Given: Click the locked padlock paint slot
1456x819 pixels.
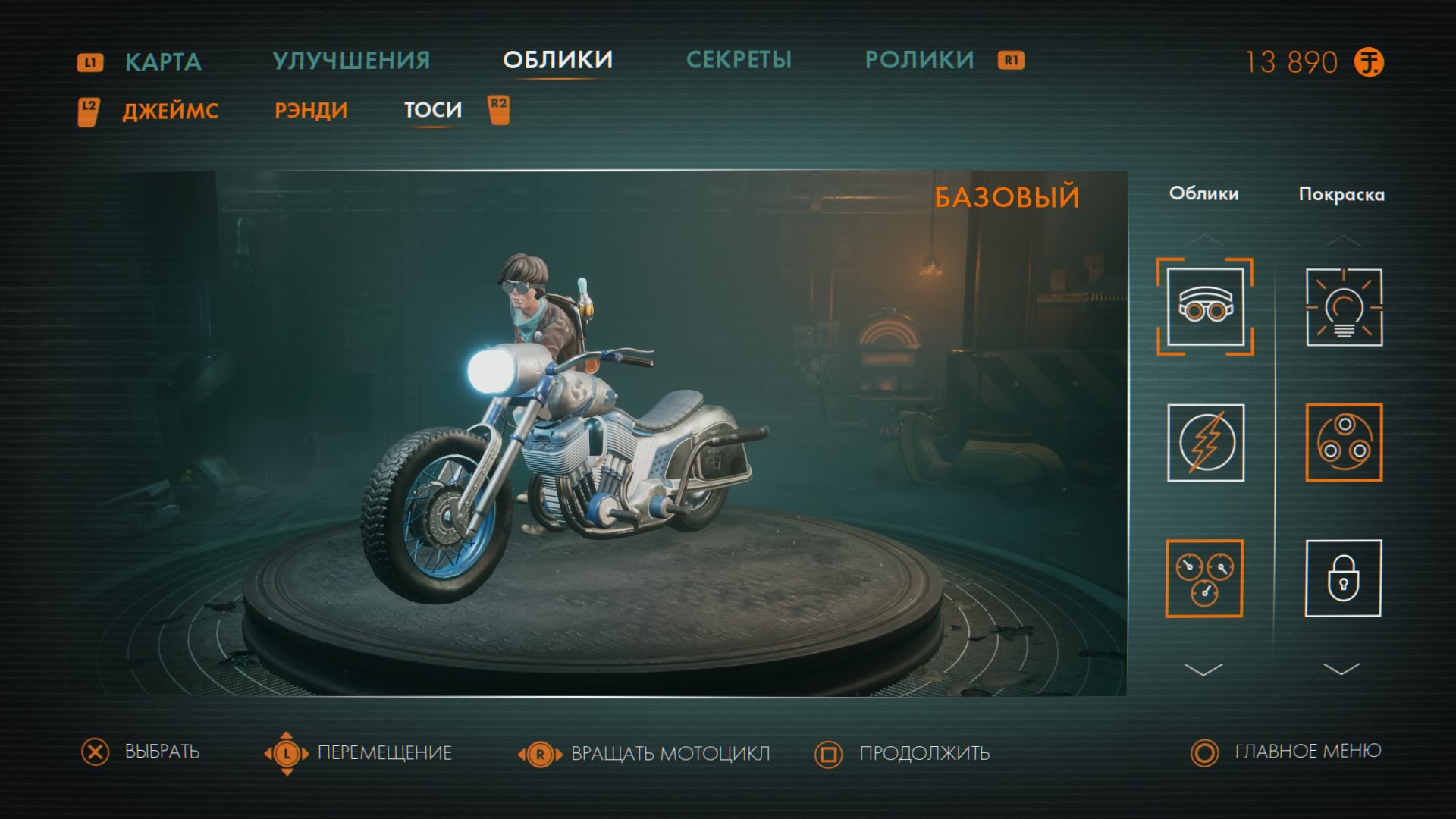Looking at the screenshot, I should pos(1343,579).
